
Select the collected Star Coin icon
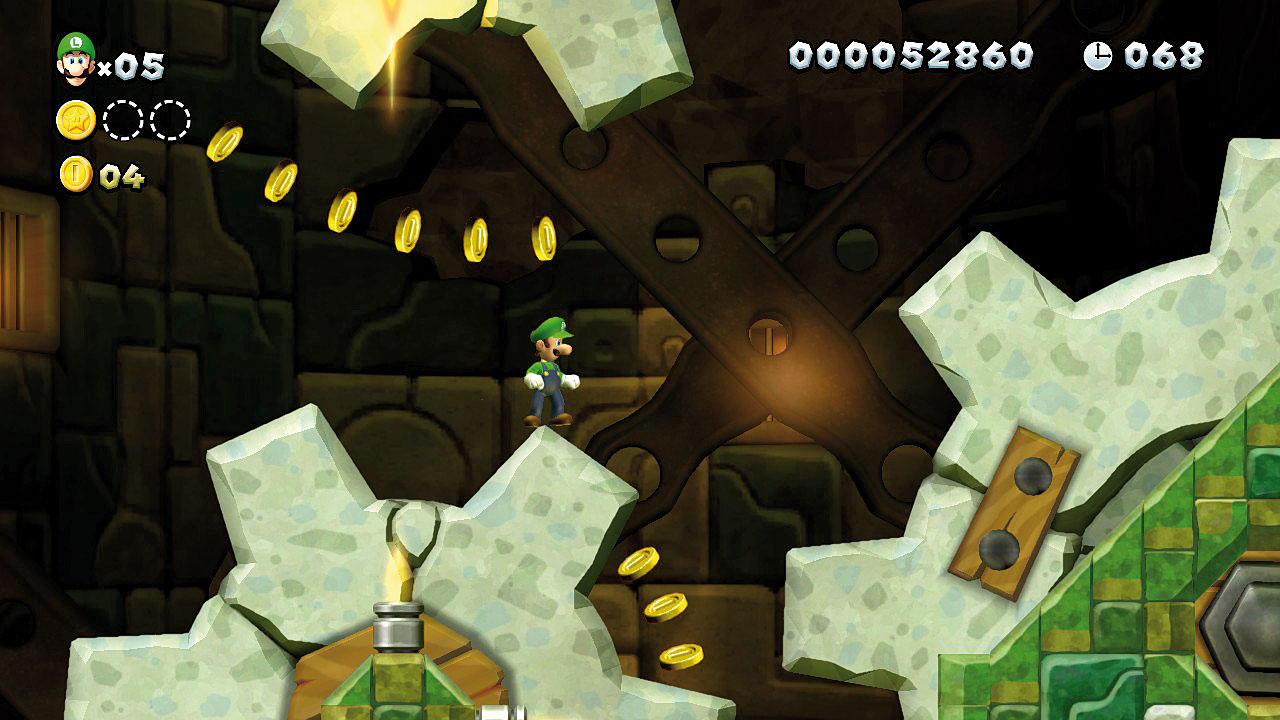pyautogui.click(x=75, y=121)
